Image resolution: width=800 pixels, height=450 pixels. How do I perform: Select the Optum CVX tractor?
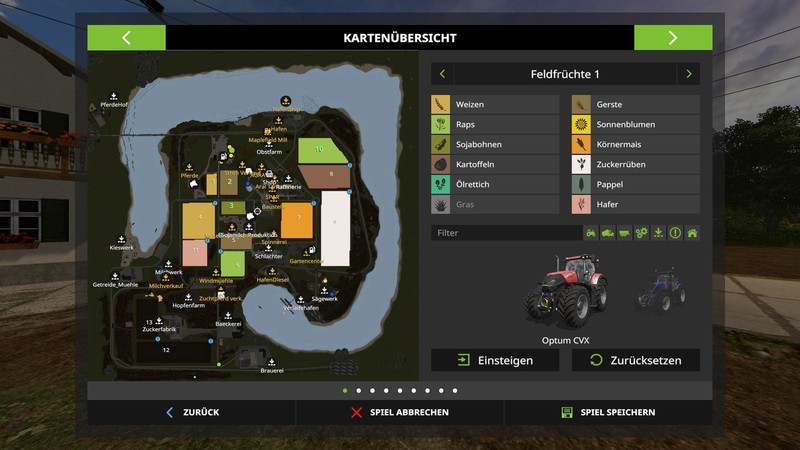(x=565, y=289)
